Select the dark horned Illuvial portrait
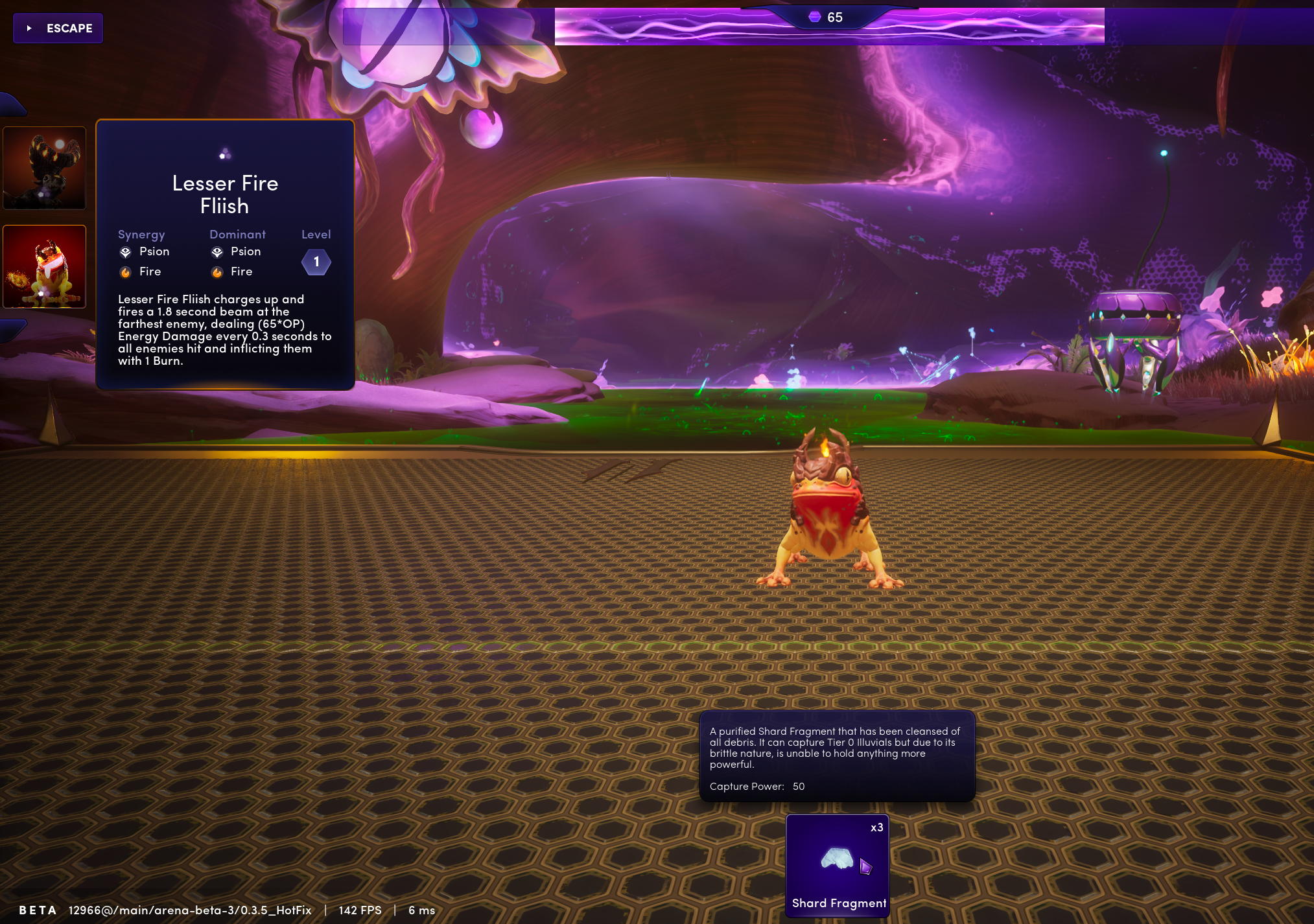Image resolution: width=1314 pixels, height=924 pixels. (45, 168)
